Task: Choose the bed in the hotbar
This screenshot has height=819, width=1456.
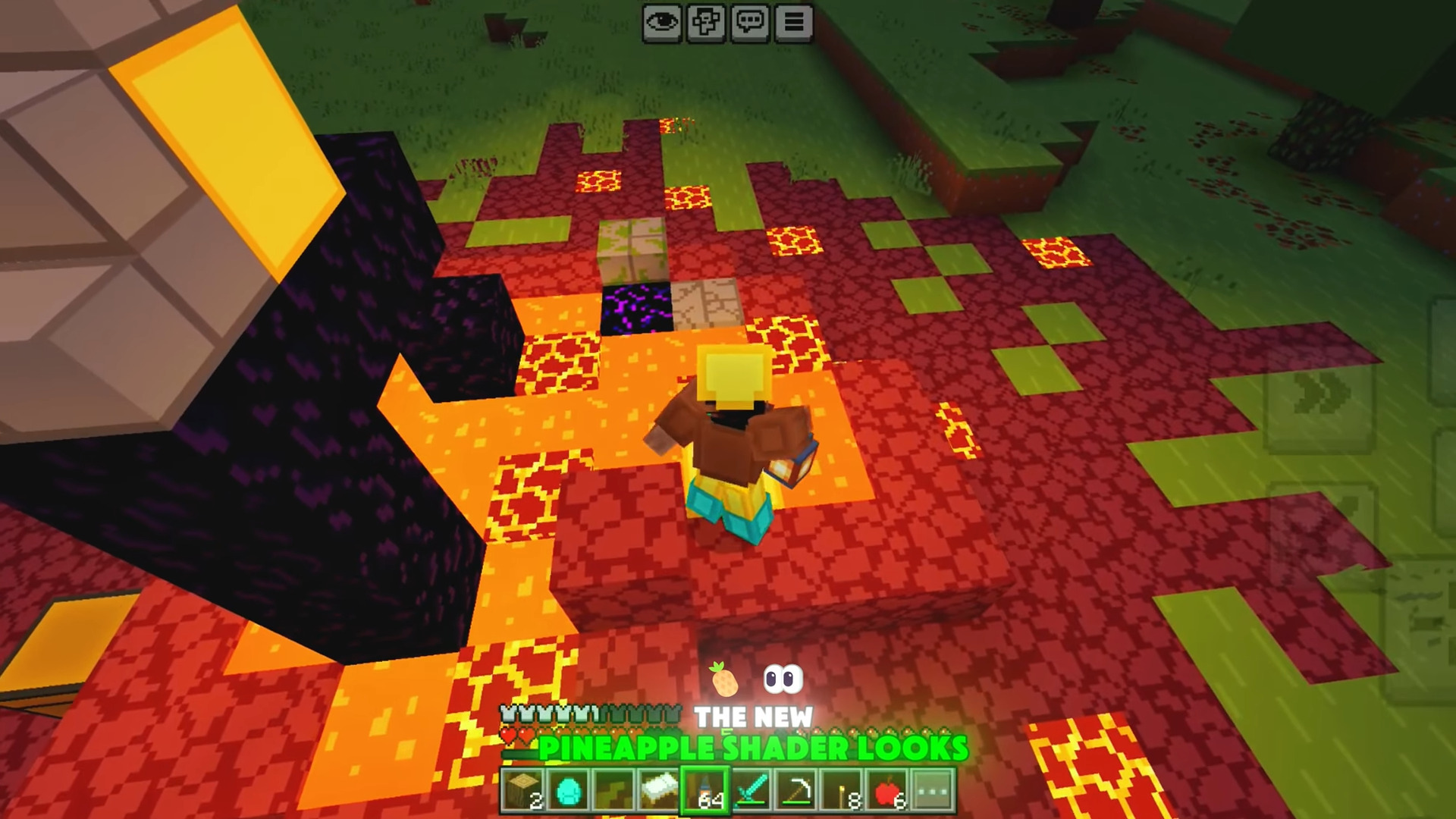Action: 660,791
